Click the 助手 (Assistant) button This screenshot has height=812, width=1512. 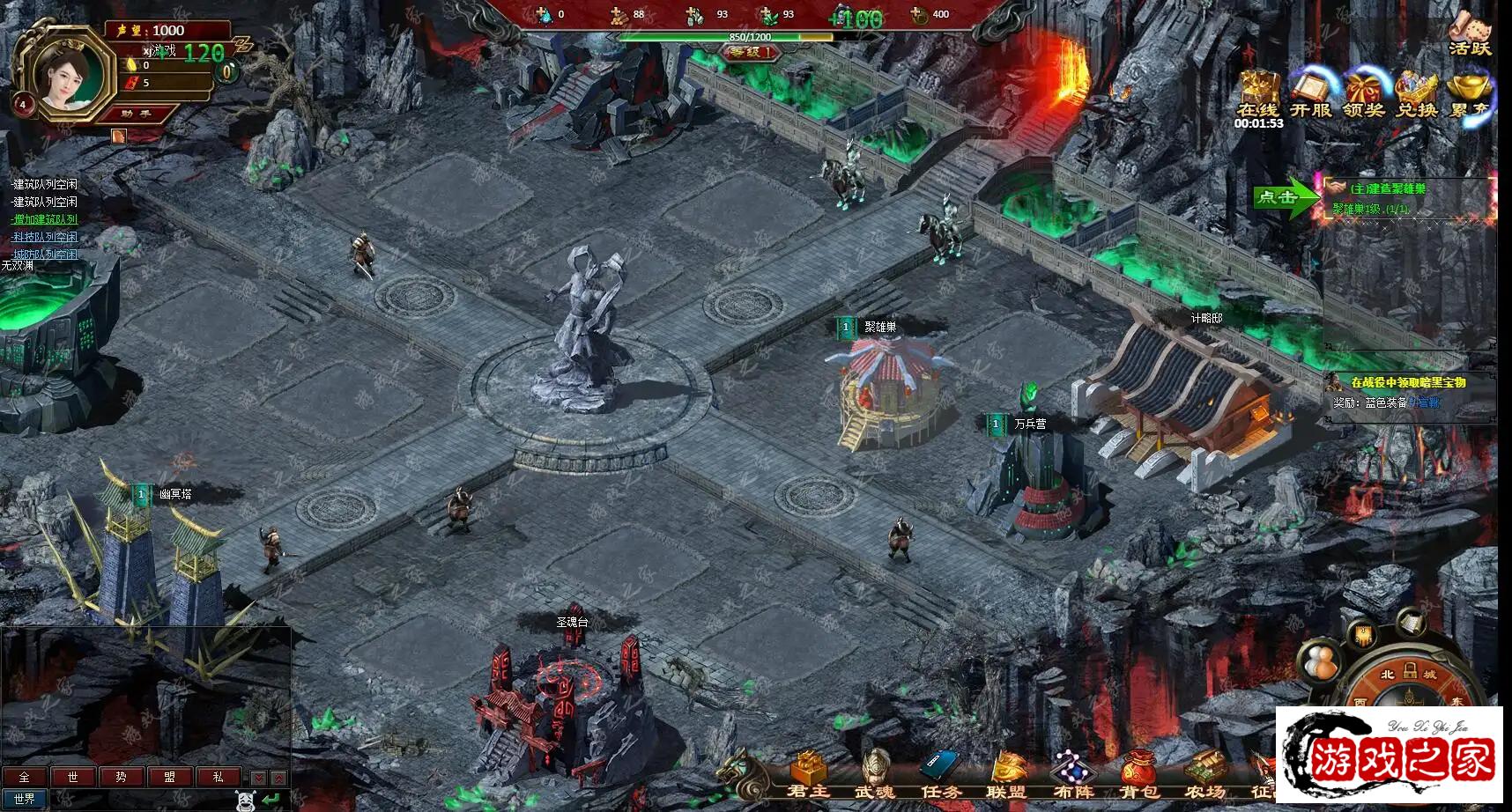coord(137,114)
